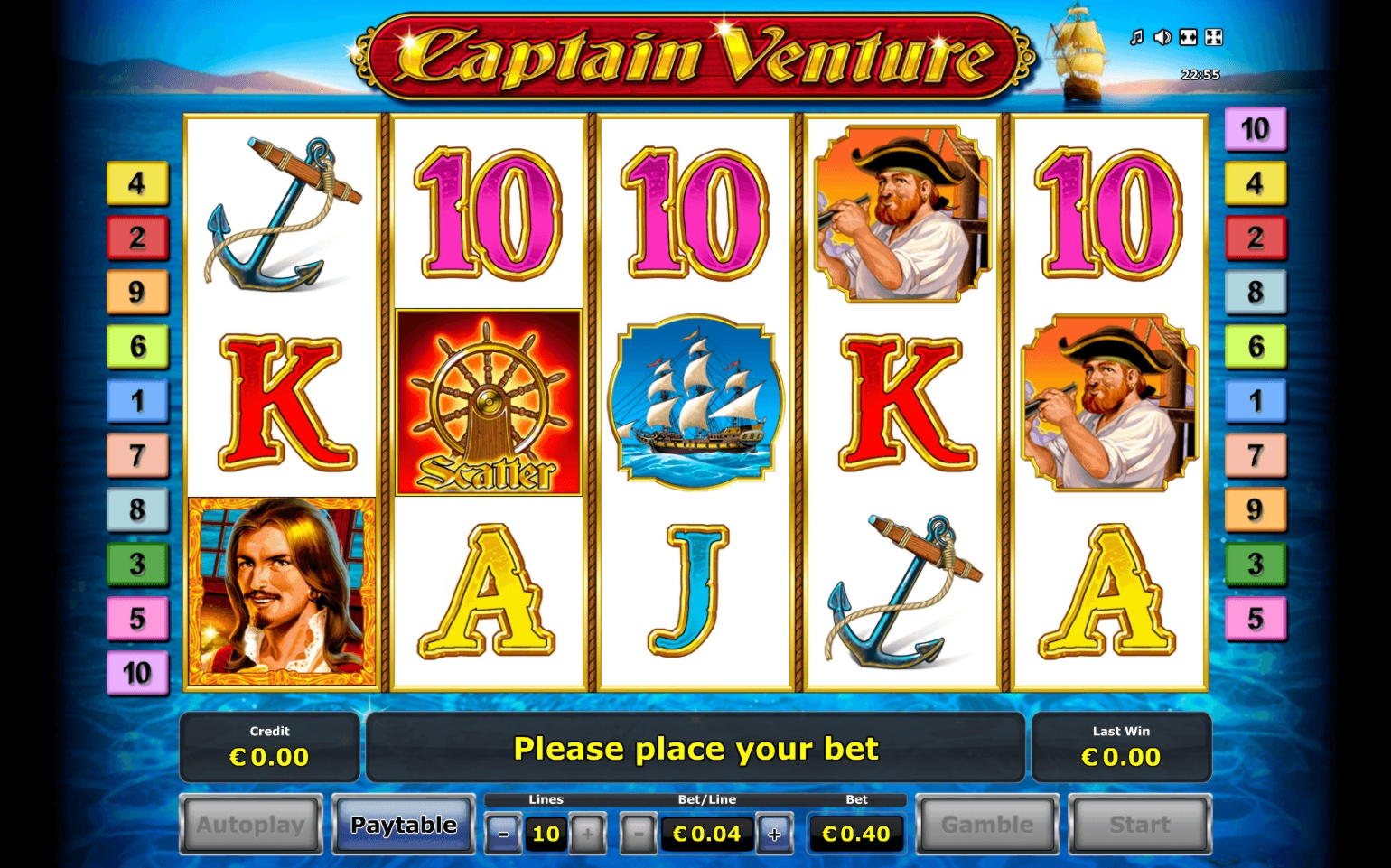
Task: Click the fit-to-width screen icon
Action: point(1190,36)
